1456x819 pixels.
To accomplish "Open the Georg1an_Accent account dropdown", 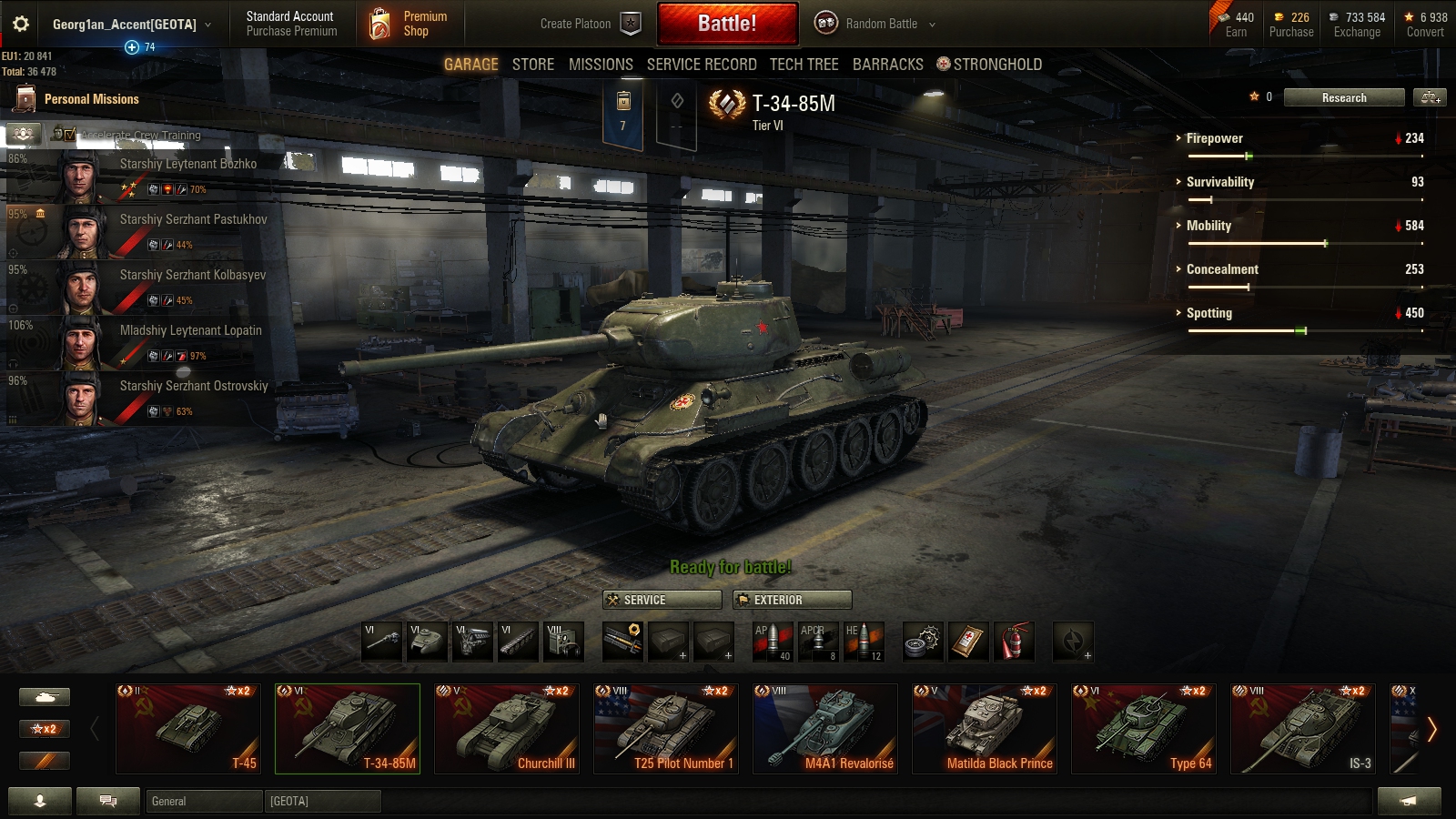I will (x=127, y=25).
